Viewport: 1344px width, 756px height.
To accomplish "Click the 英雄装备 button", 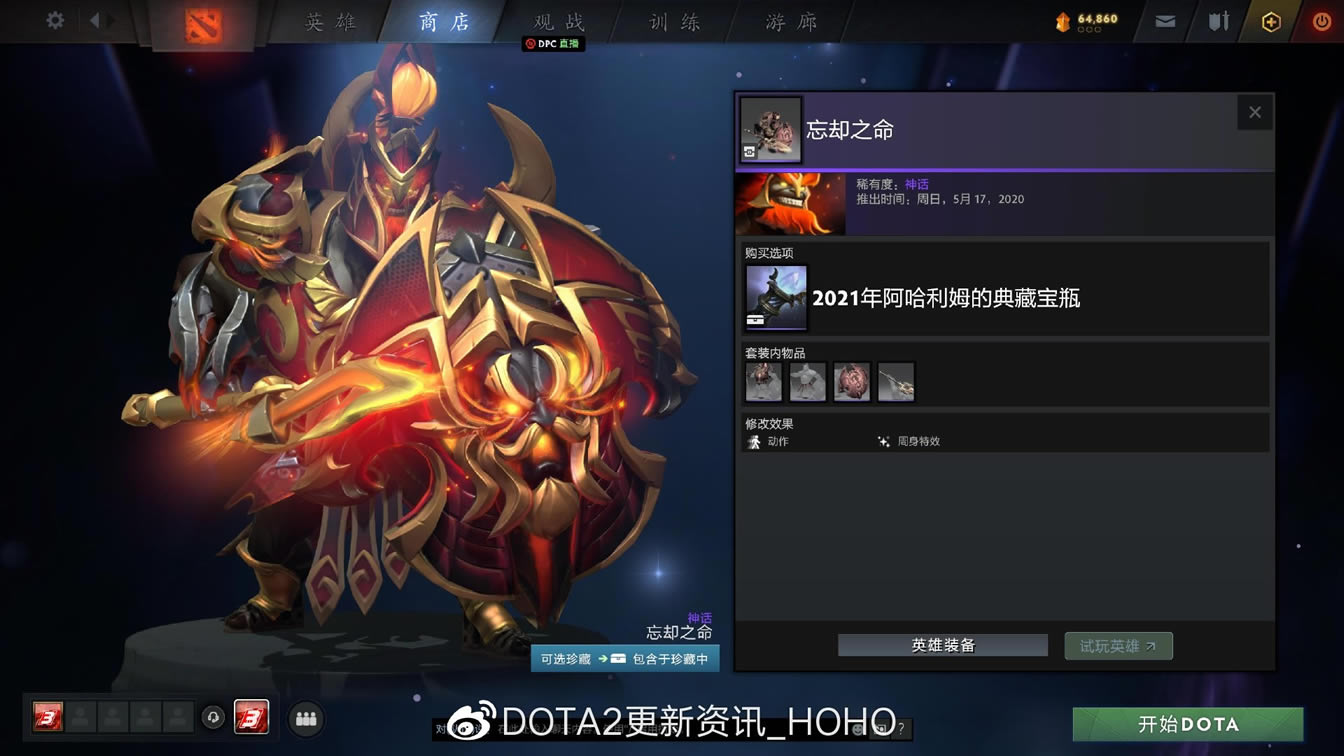I will (941, 645).
